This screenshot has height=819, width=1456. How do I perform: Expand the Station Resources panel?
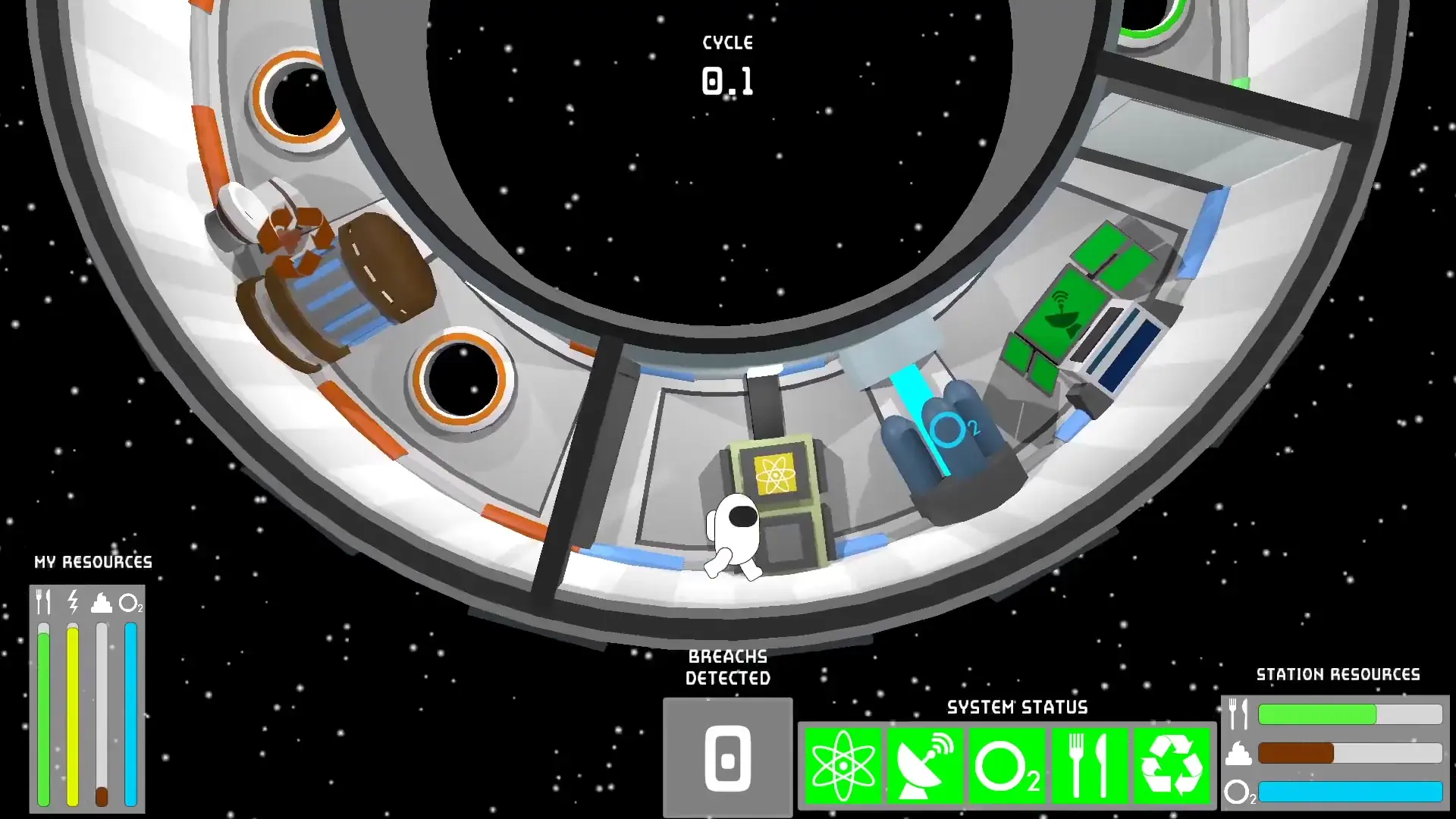click(x=1338, y=673)
